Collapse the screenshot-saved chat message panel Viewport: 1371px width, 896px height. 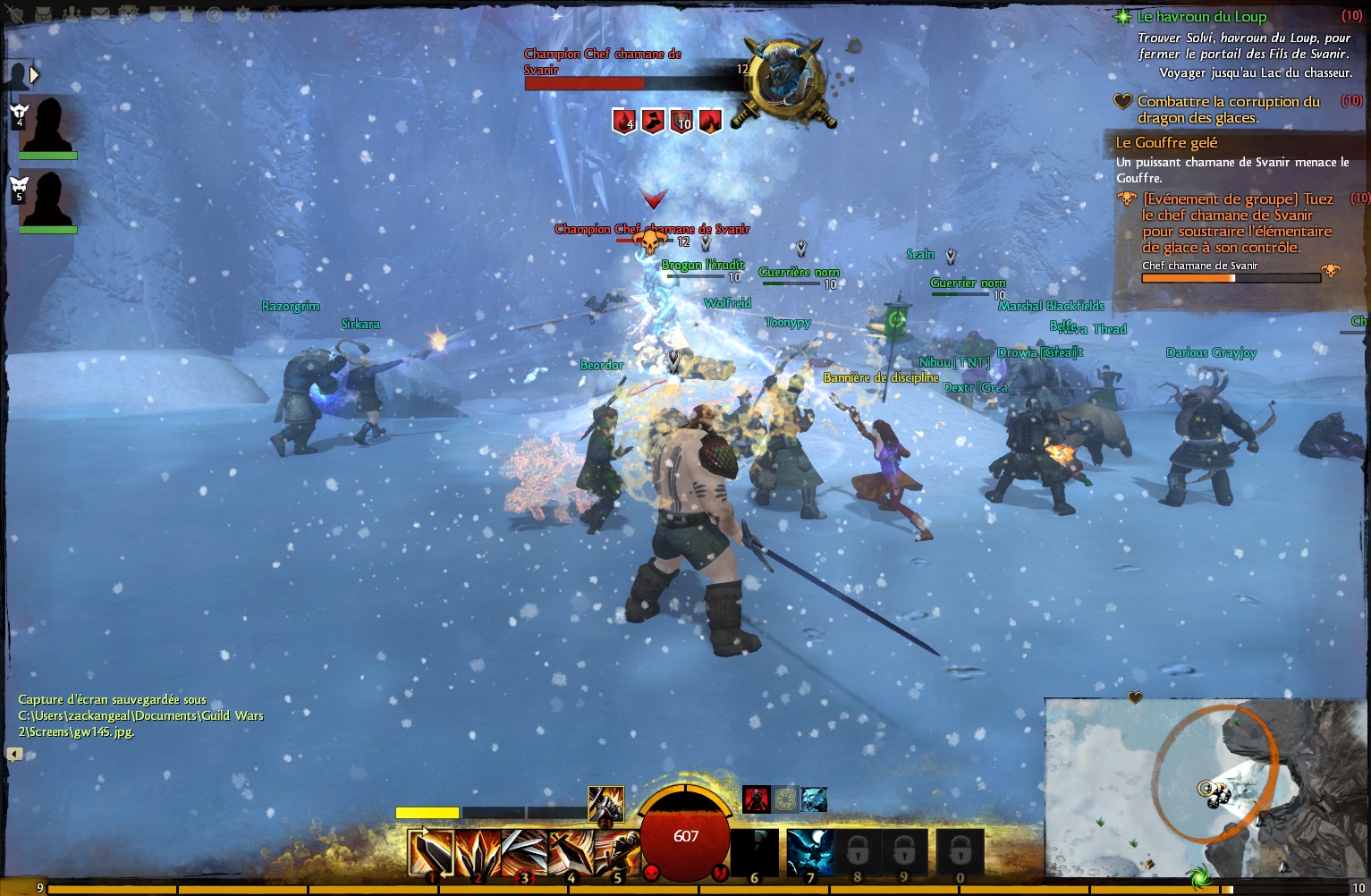[14, 754]
